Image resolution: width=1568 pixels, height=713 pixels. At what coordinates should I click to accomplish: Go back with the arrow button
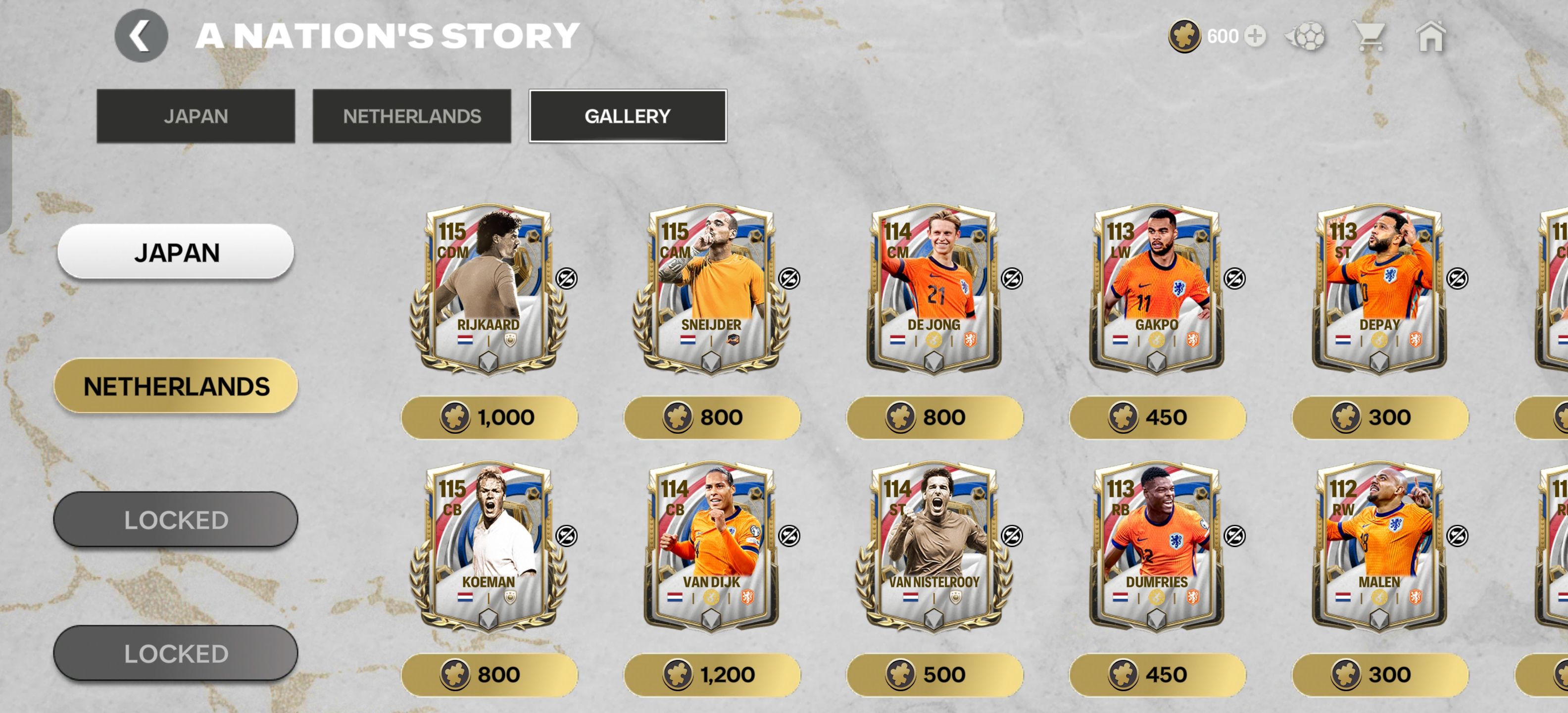[x=141, y=36]
